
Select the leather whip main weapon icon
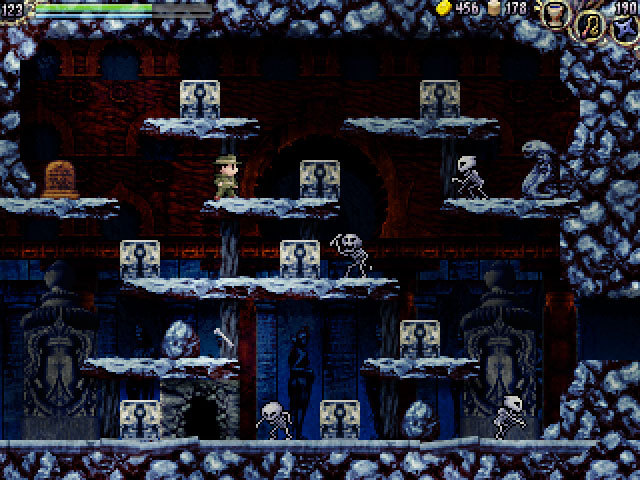coord(589,25)
